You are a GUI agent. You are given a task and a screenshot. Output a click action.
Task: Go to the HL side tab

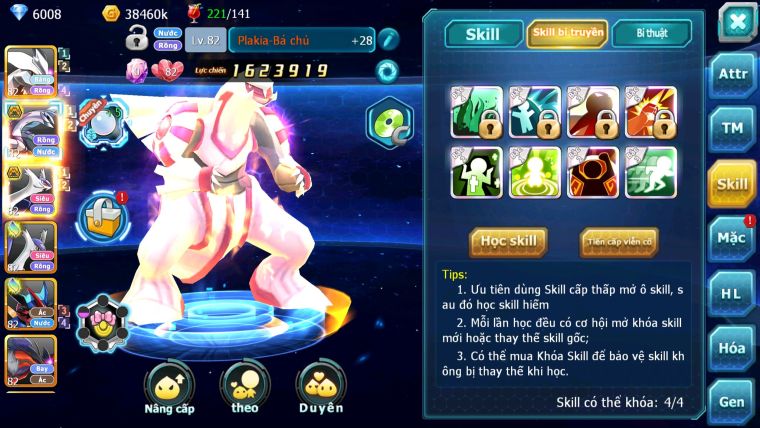click(732, 293)
